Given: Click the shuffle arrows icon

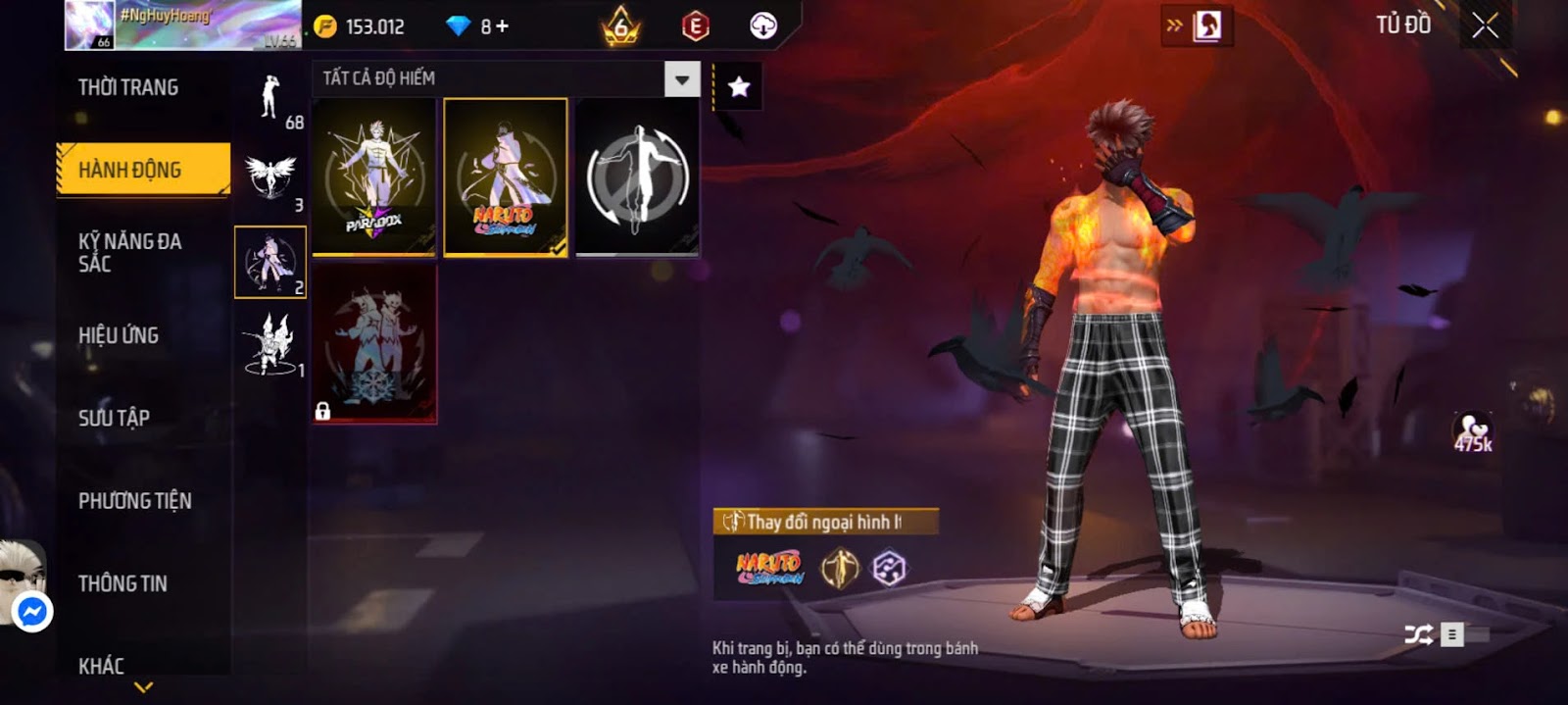Looking at the screenshot, I should pyautogui.click(x=1417, y=635).
